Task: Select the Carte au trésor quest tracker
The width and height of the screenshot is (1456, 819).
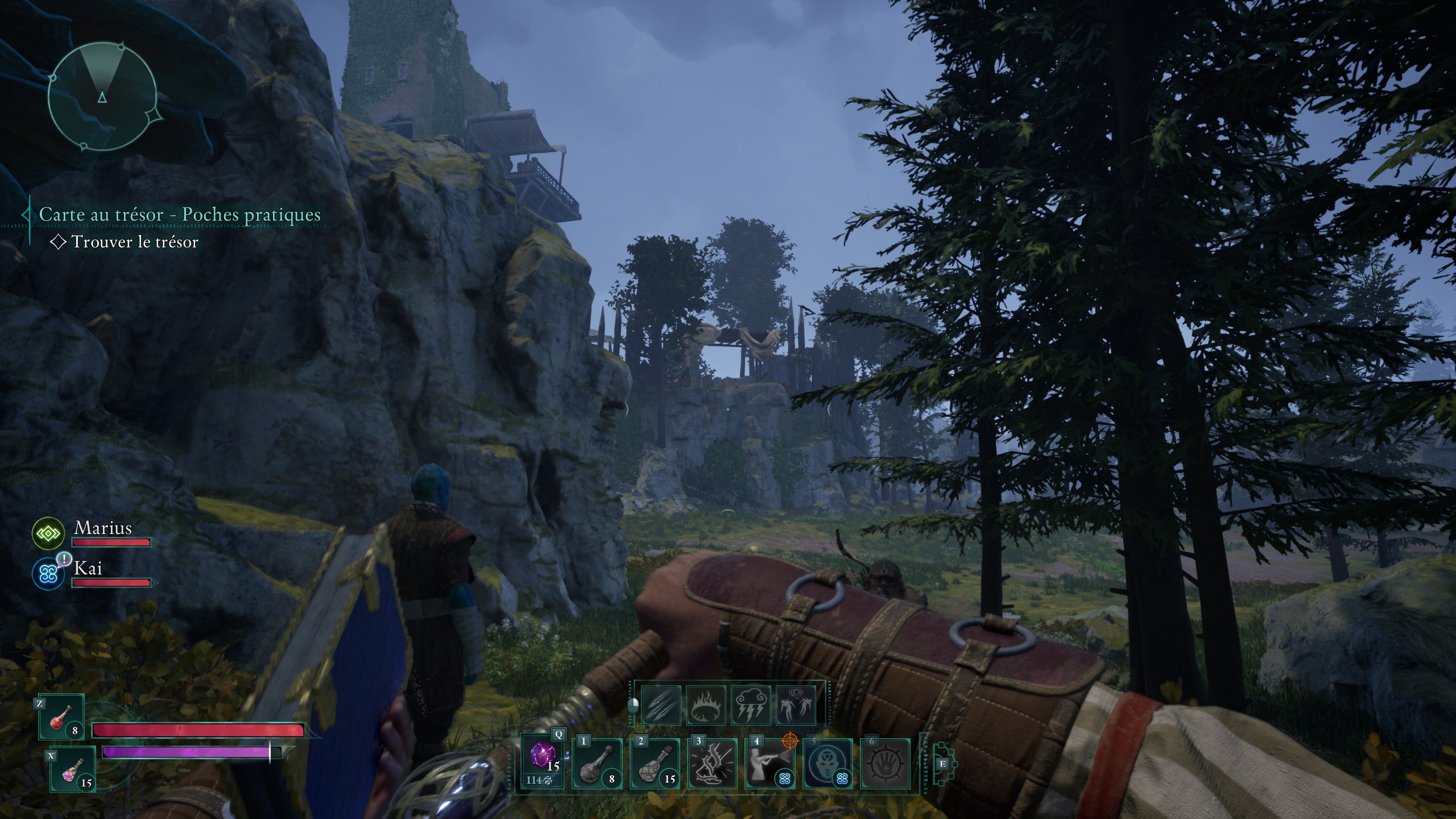Action: [180, 215]
